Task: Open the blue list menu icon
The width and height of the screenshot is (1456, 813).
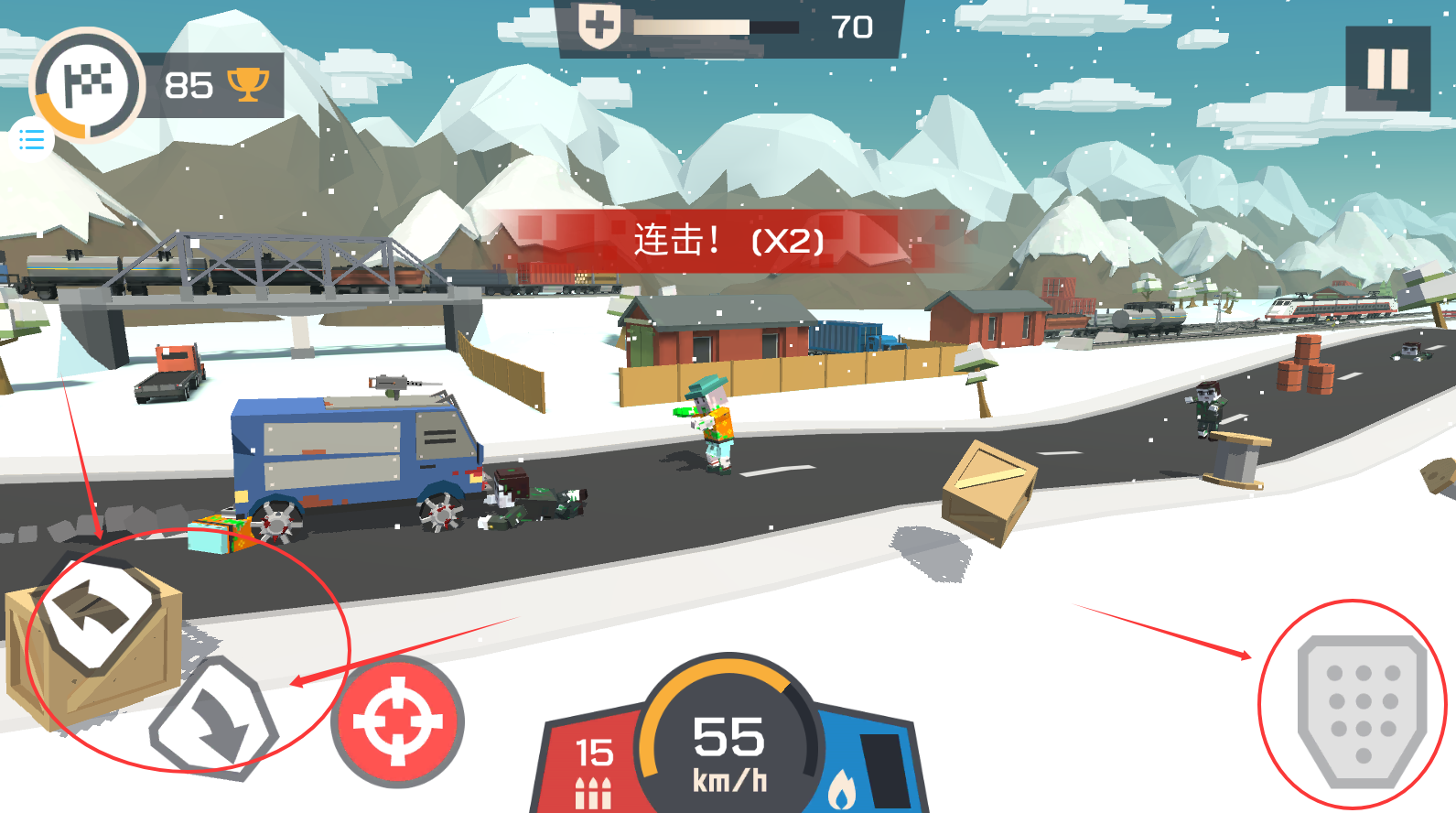Action: 32,140
